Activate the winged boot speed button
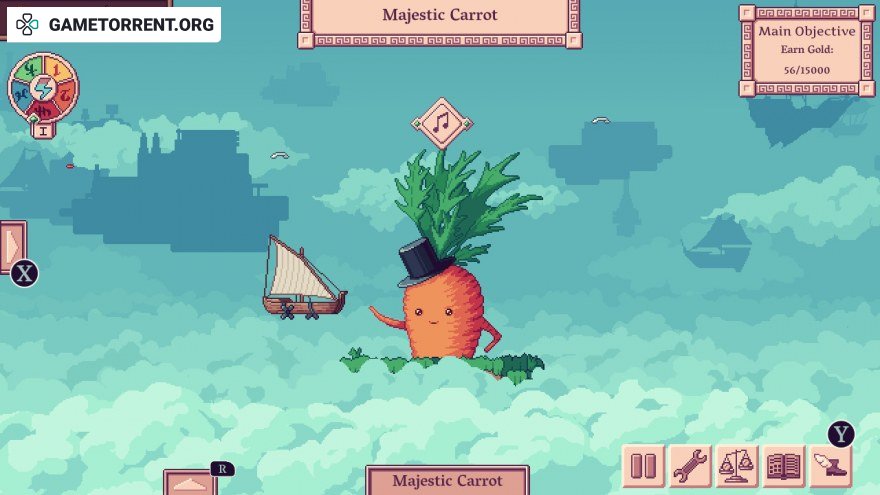880x495 pixels. point(831,466)
